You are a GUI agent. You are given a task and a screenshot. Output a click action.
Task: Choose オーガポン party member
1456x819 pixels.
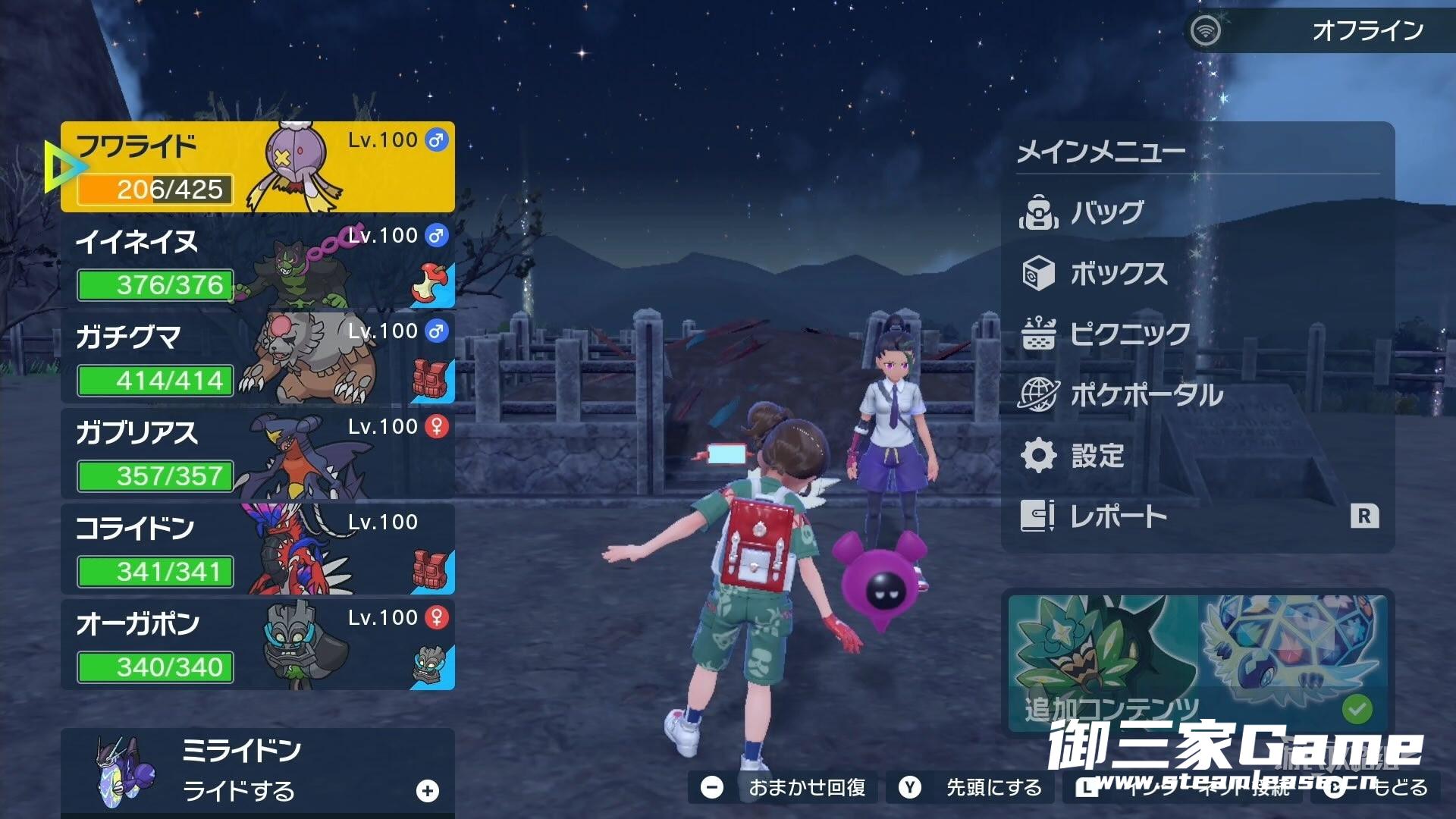(258, 645)
